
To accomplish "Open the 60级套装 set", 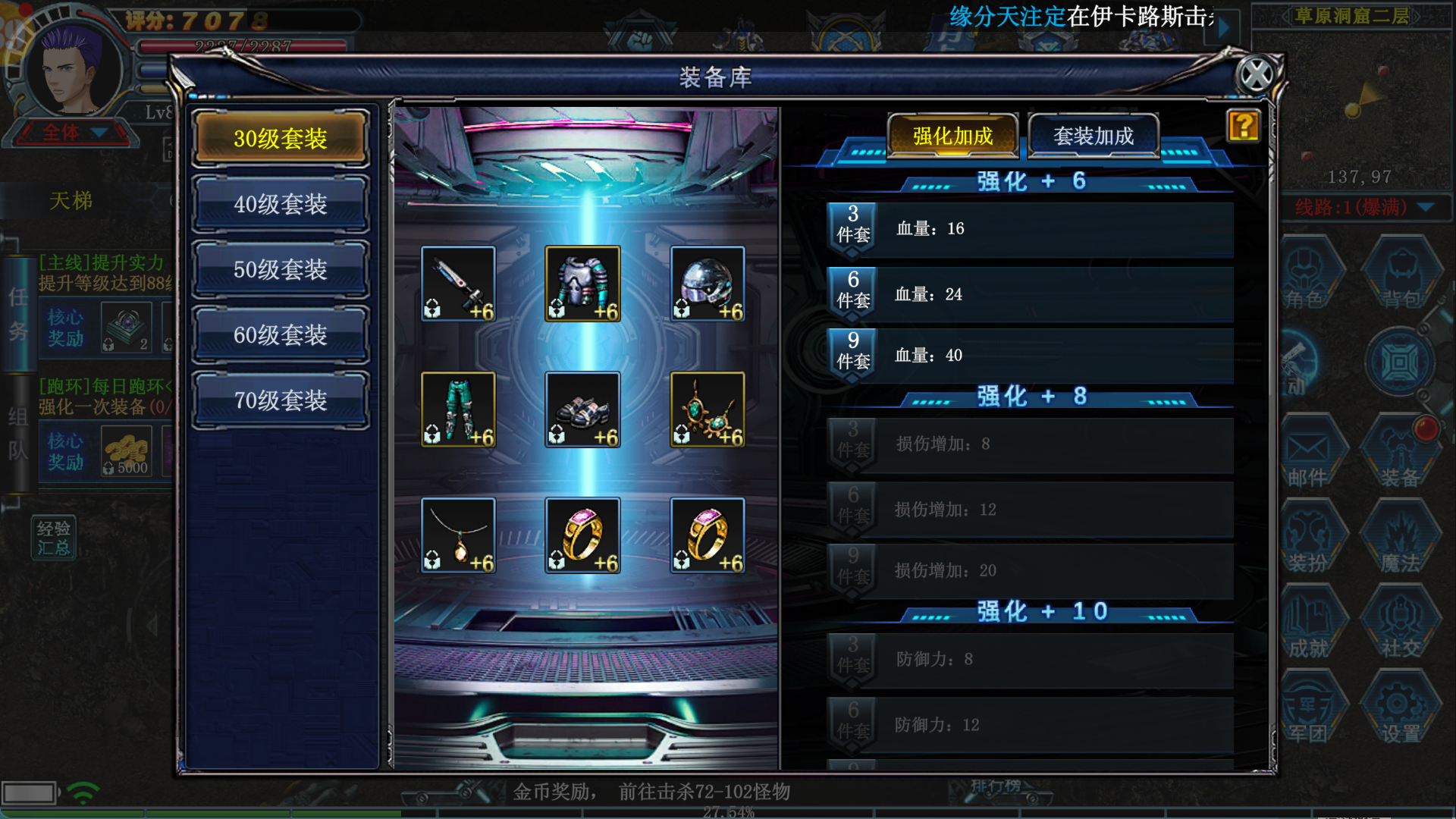I will (x=281, y=334).
